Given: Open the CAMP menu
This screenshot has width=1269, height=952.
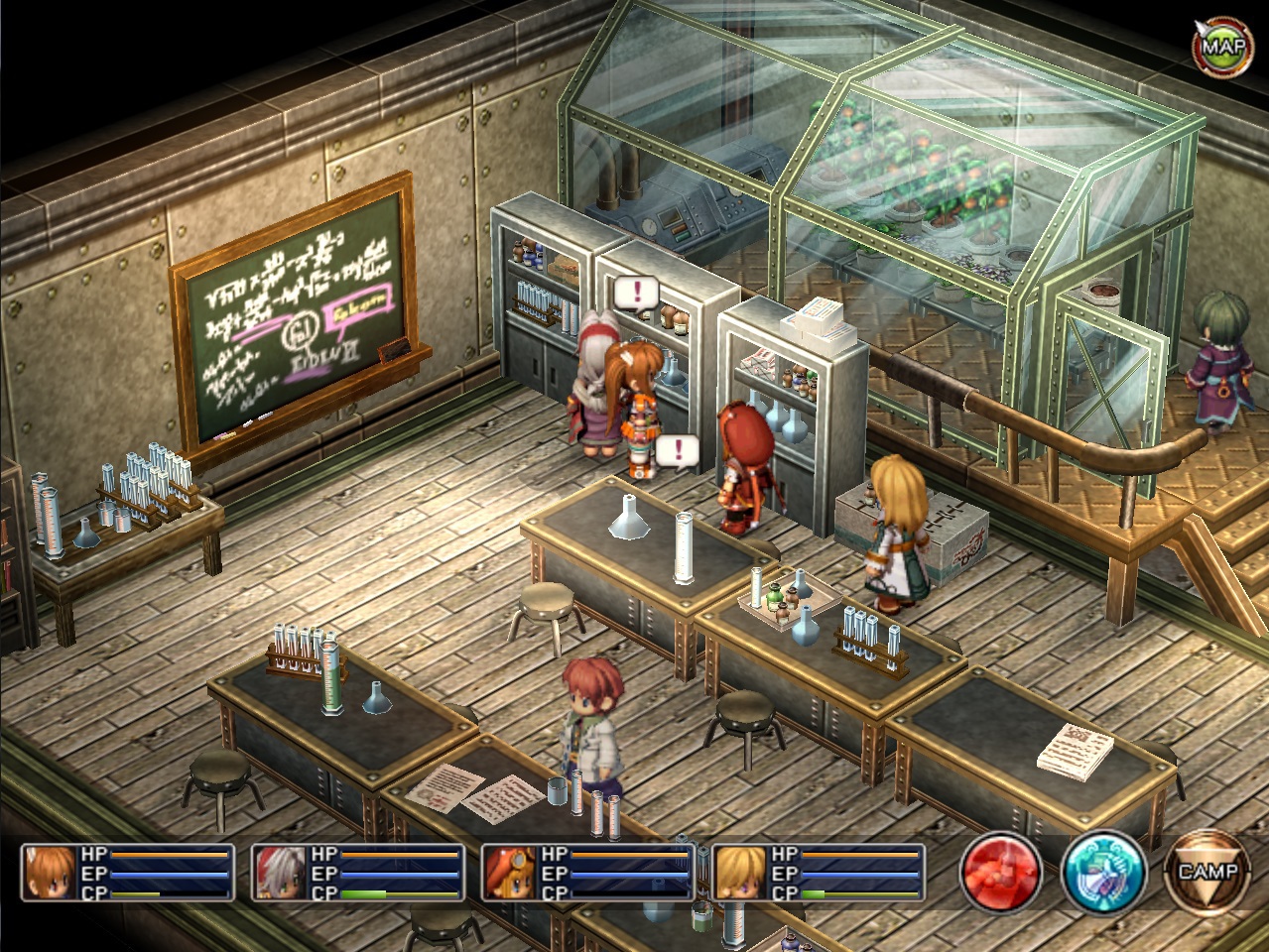Looking at the screenshot, I should 1206,873.
